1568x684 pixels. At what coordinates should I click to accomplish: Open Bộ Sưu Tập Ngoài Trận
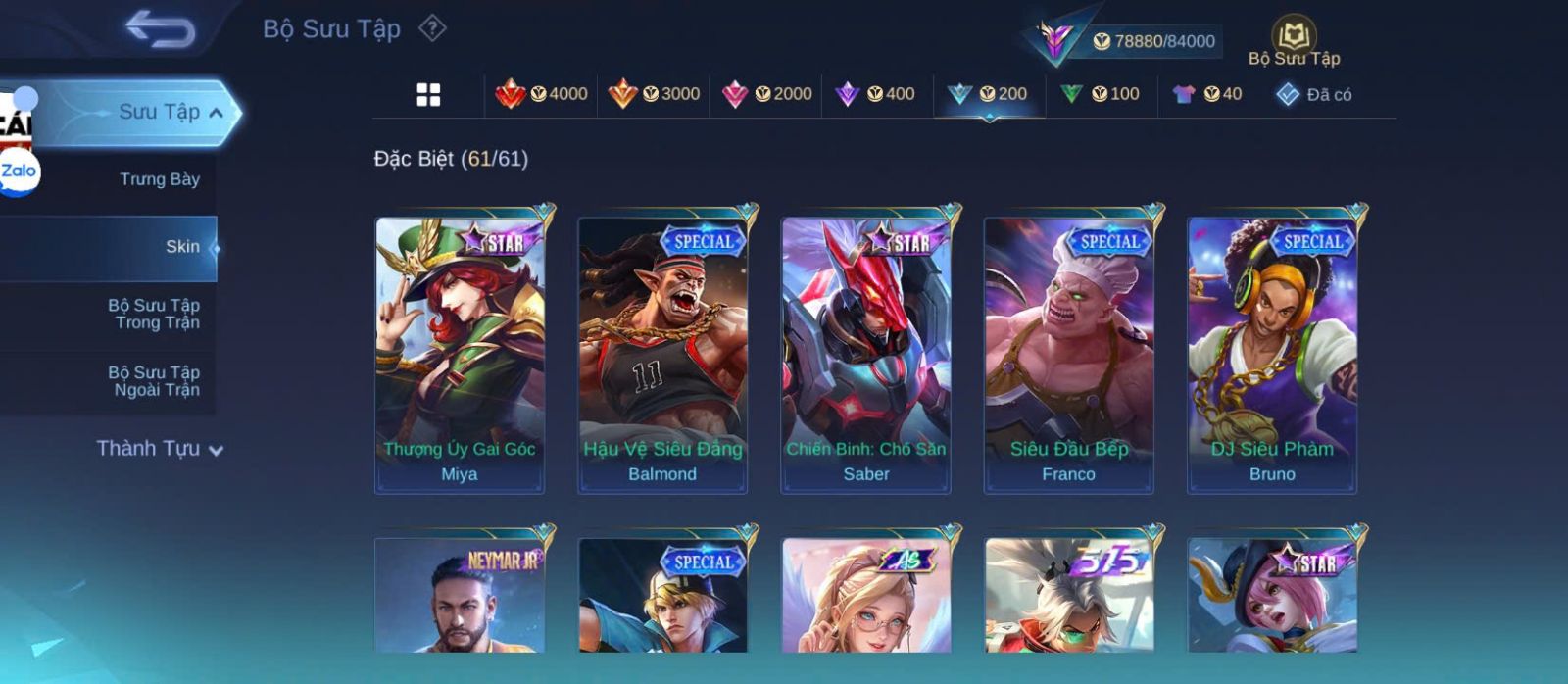click(x=154, y=381)
